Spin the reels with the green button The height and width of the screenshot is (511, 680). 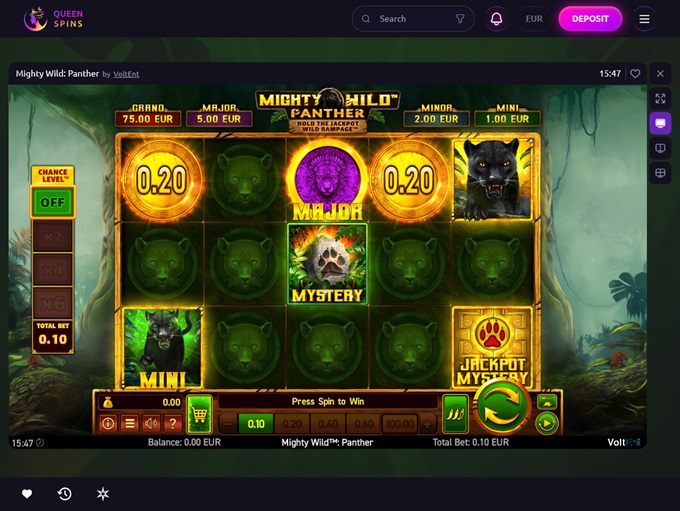(x=501, y=408)
